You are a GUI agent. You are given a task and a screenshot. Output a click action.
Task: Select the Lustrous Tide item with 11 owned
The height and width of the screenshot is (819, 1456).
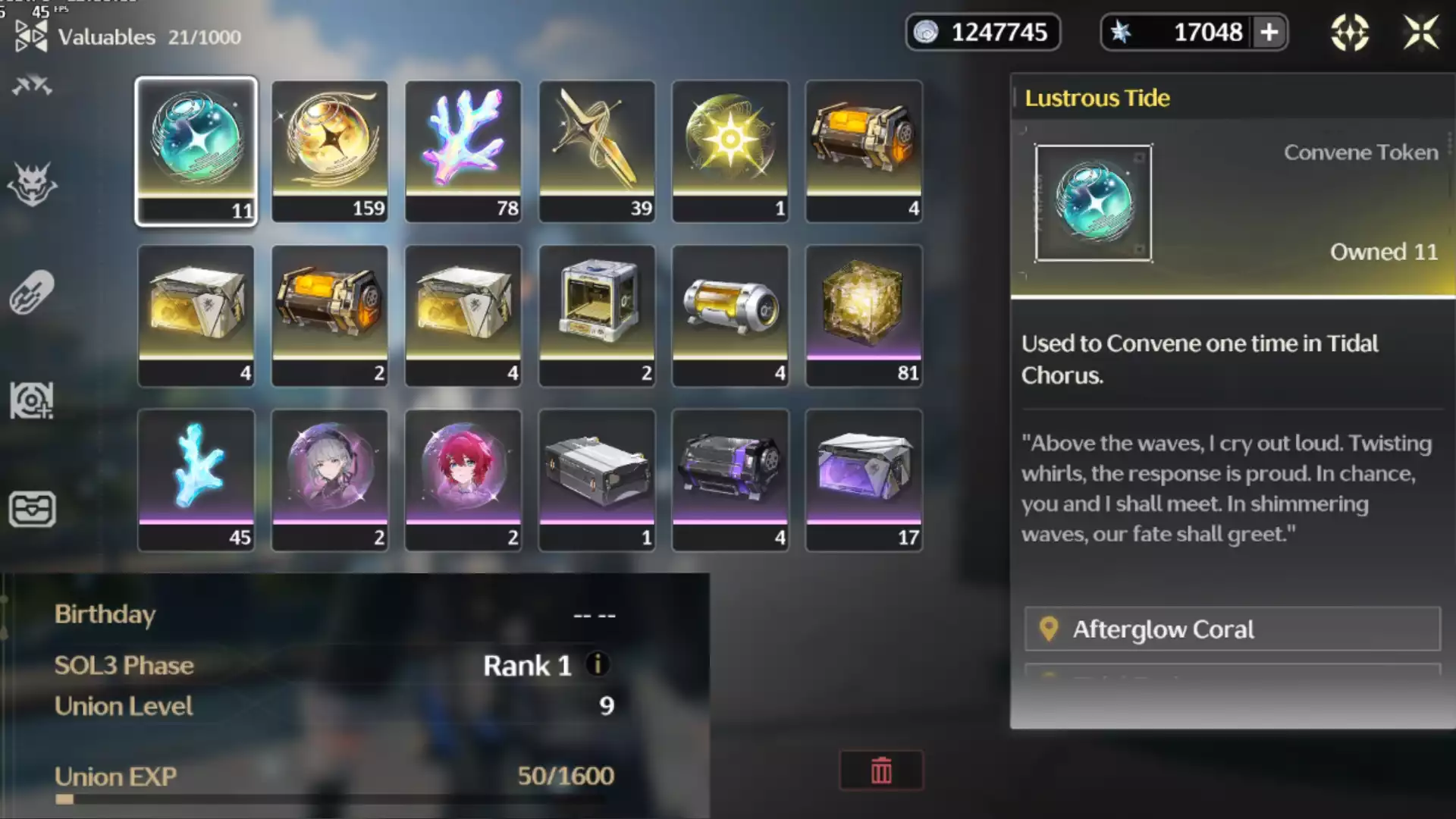196,150
